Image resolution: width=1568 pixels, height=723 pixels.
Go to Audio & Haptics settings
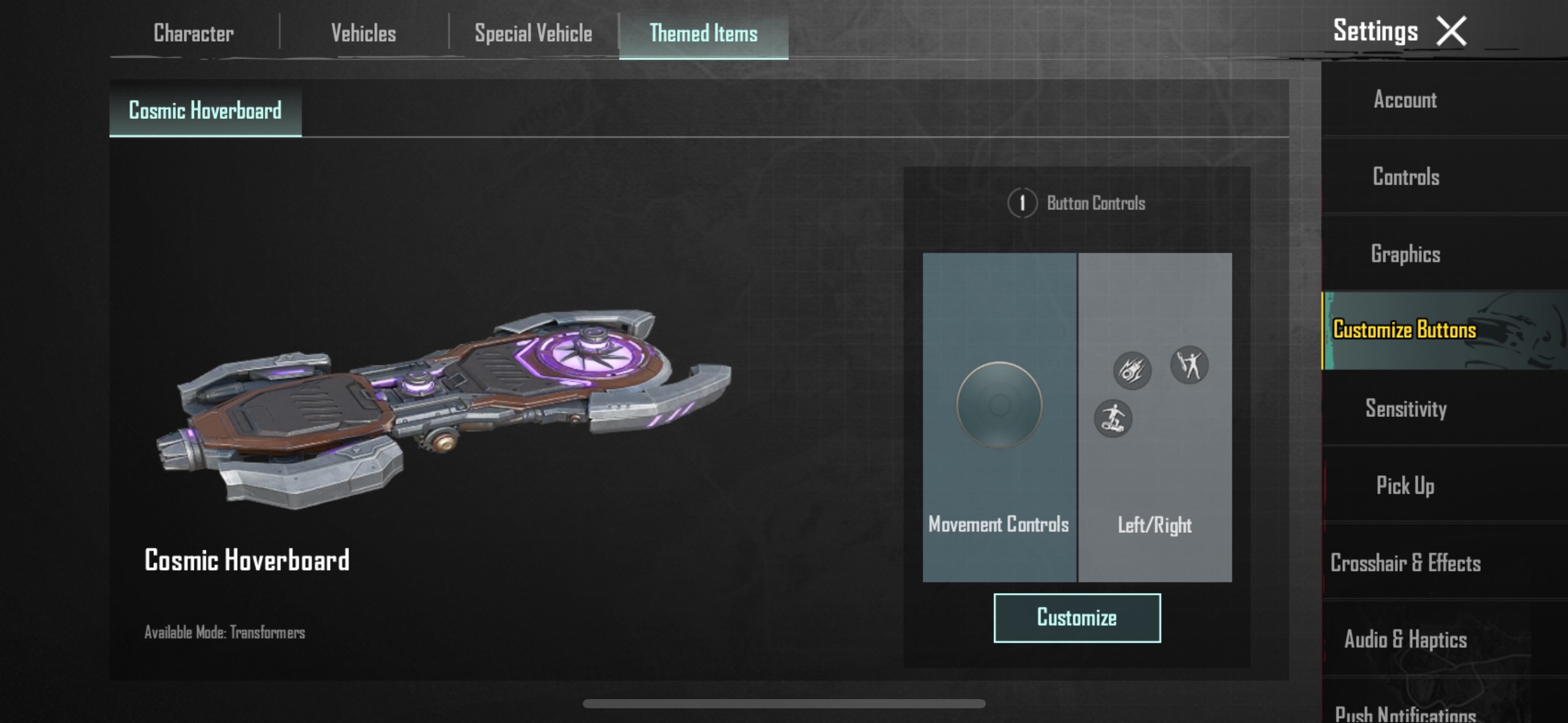coord(1405,640)
